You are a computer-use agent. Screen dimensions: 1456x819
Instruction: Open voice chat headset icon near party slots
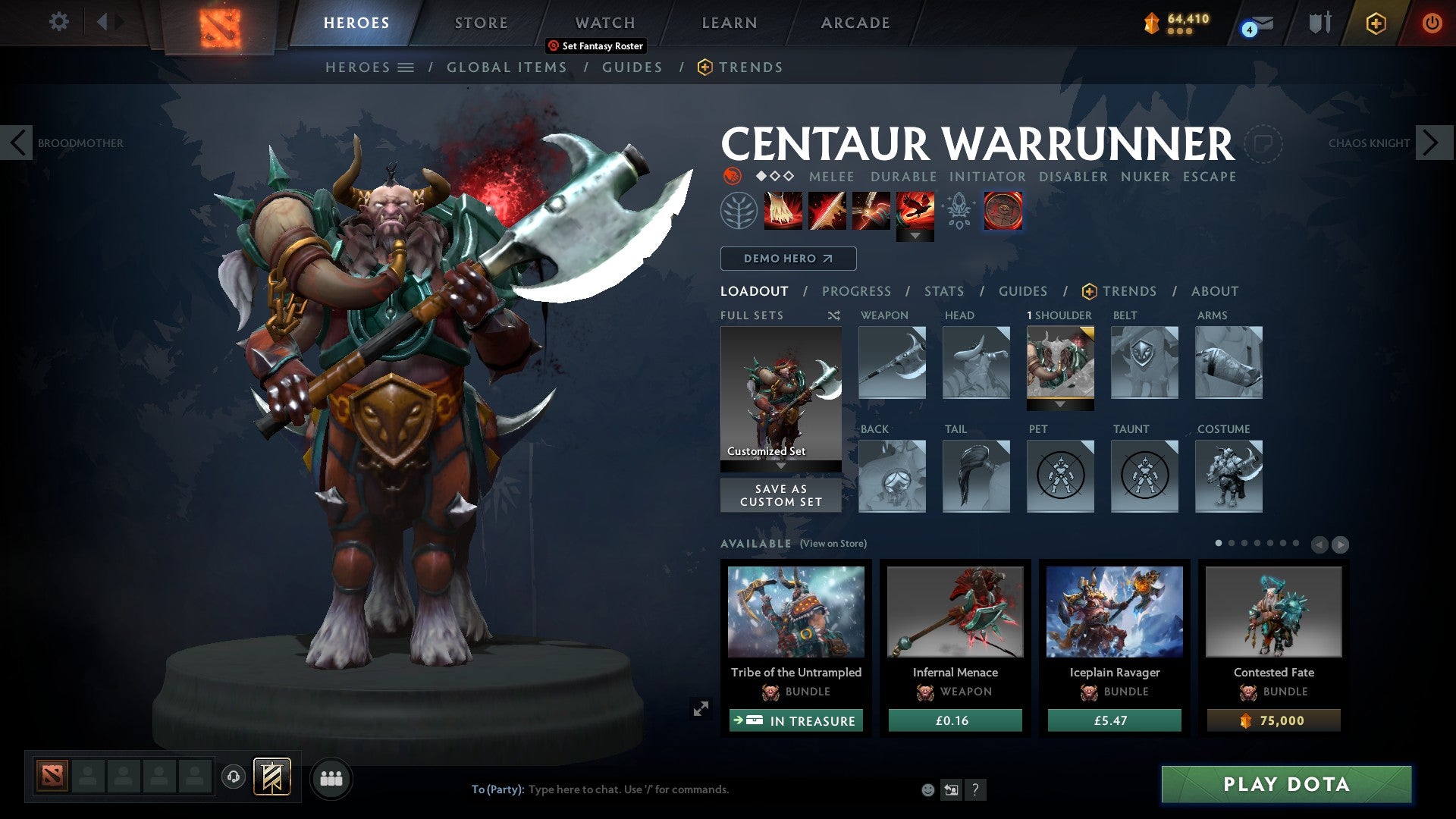(x=234, y=777)
